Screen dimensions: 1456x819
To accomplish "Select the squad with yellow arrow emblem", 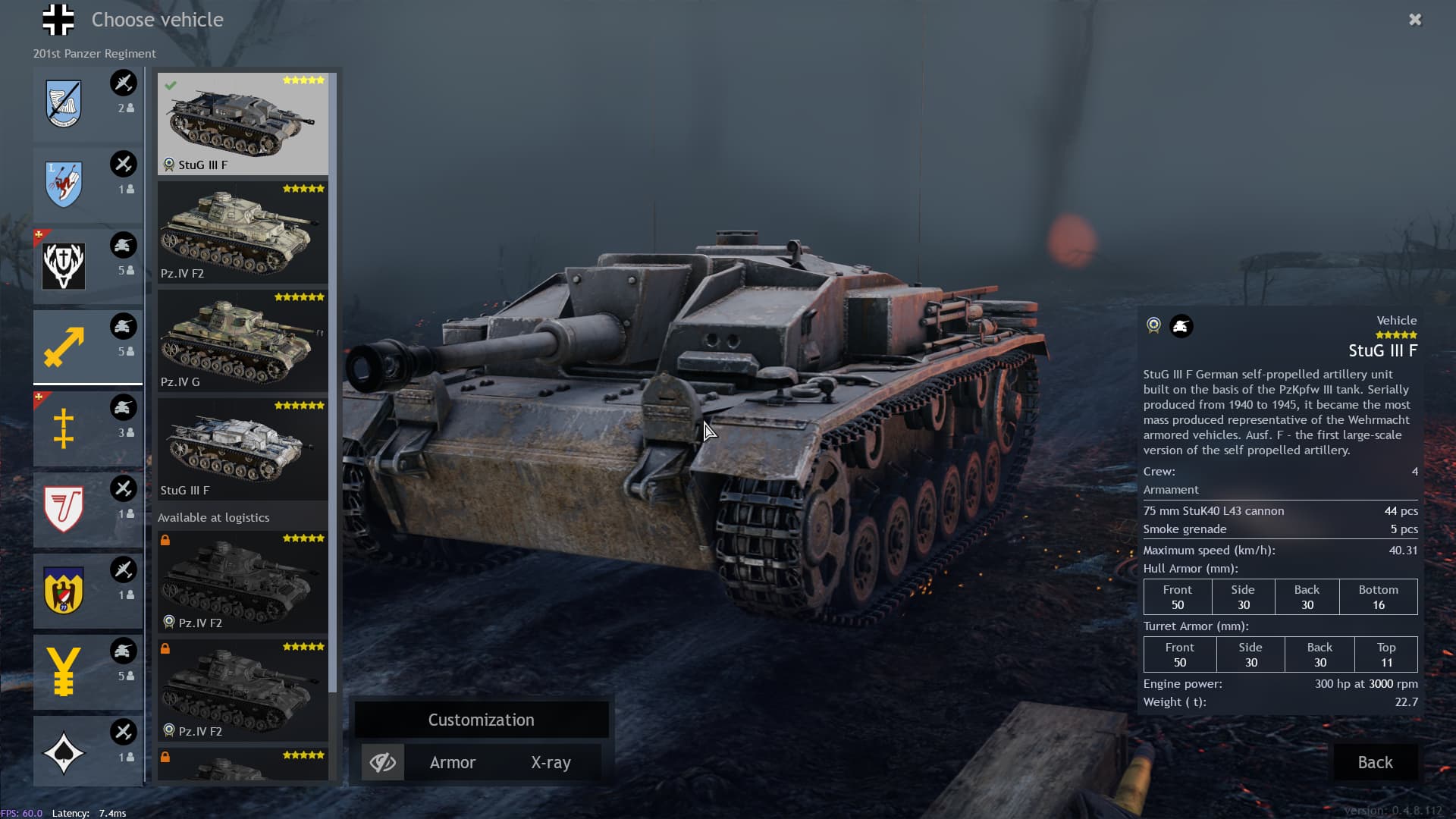I will (87, 347).
